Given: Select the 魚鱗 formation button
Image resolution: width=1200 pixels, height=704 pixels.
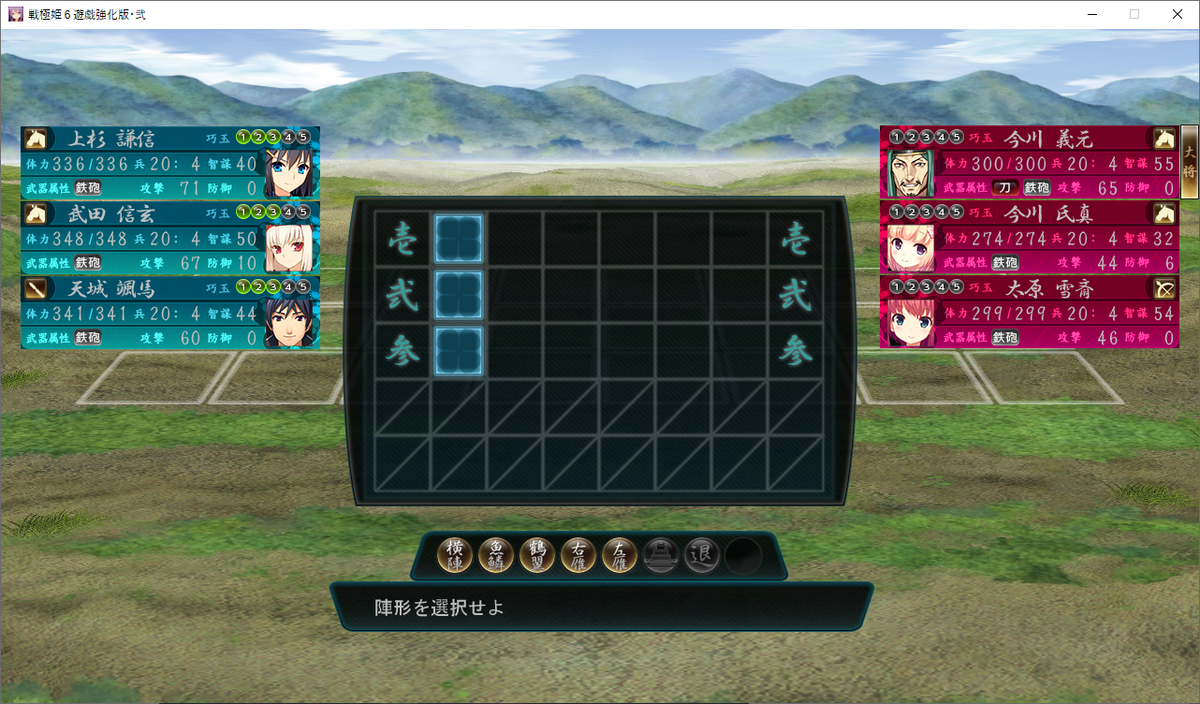Looking at the screenshot, I should [497, 554].
